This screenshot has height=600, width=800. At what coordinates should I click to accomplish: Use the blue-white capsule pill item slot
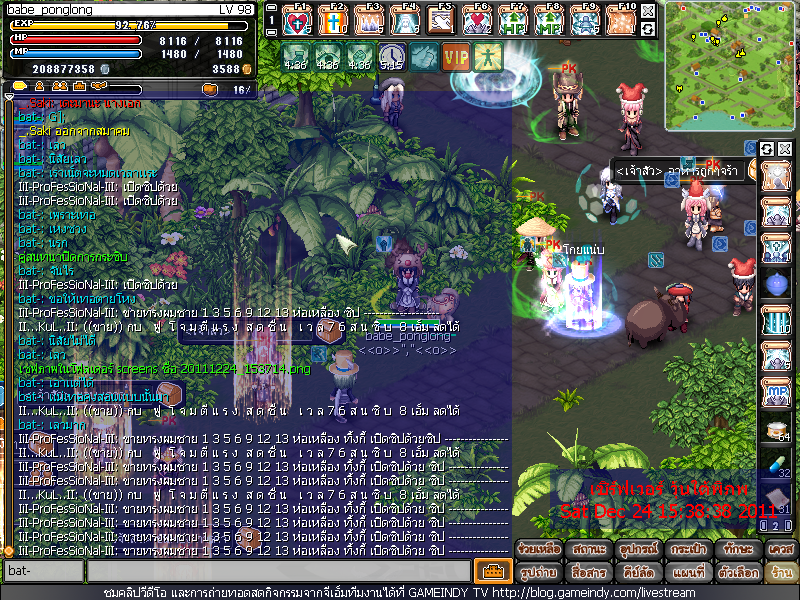point(777,462)
